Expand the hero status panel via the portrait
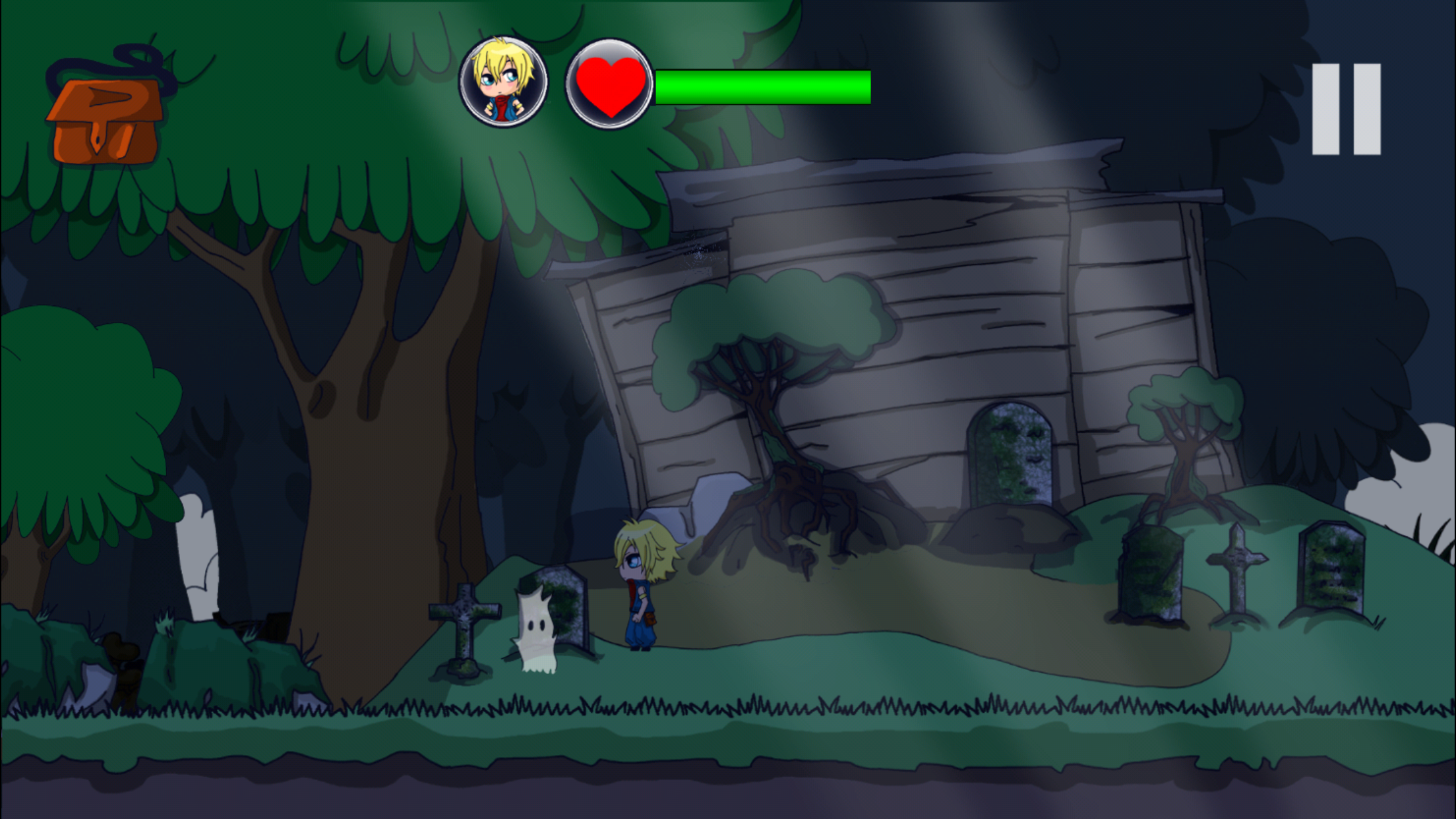Image resolution: width=1456 pixels, height=819 pixels. click(x=503, y=80)
